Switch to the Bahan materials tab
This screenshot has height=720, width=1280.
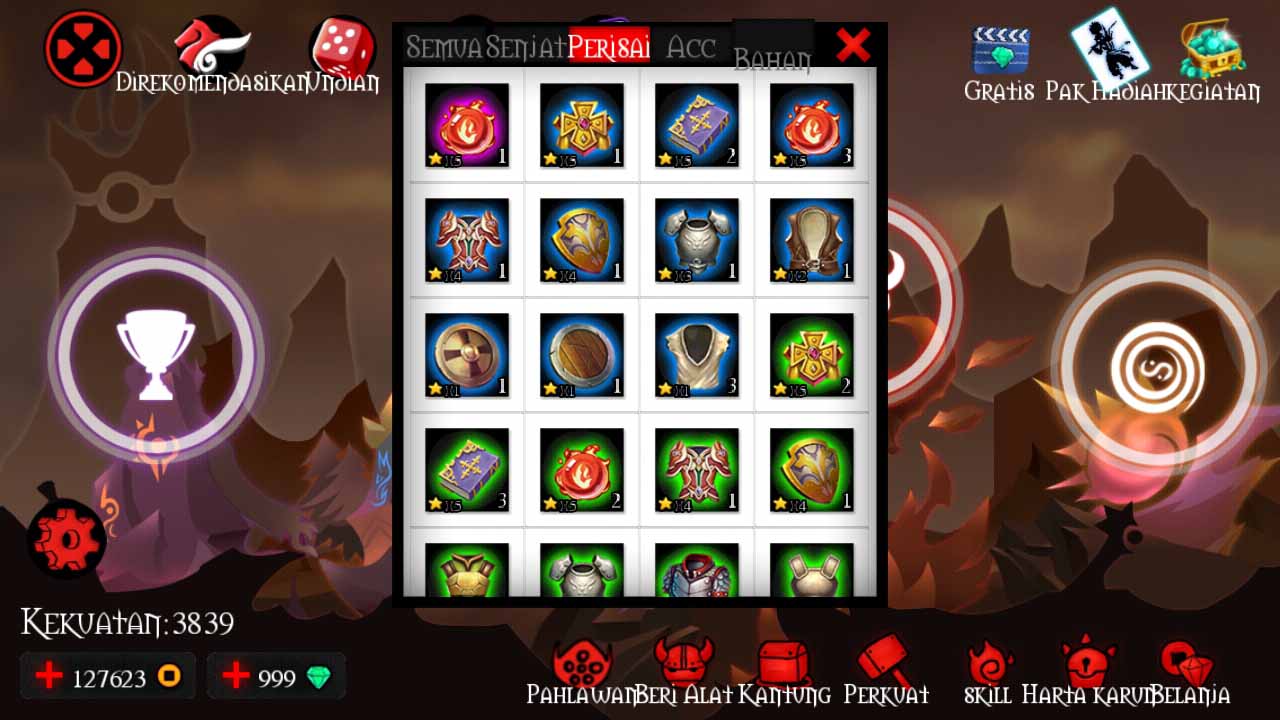point(775,55)
